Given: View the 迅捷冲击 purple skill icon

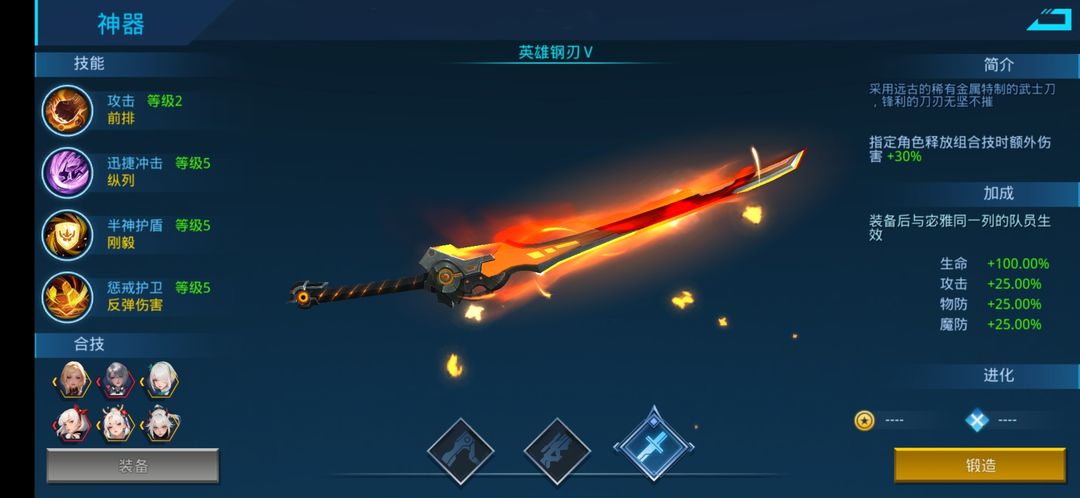Looking at the screenshot, I should (67, 172).
